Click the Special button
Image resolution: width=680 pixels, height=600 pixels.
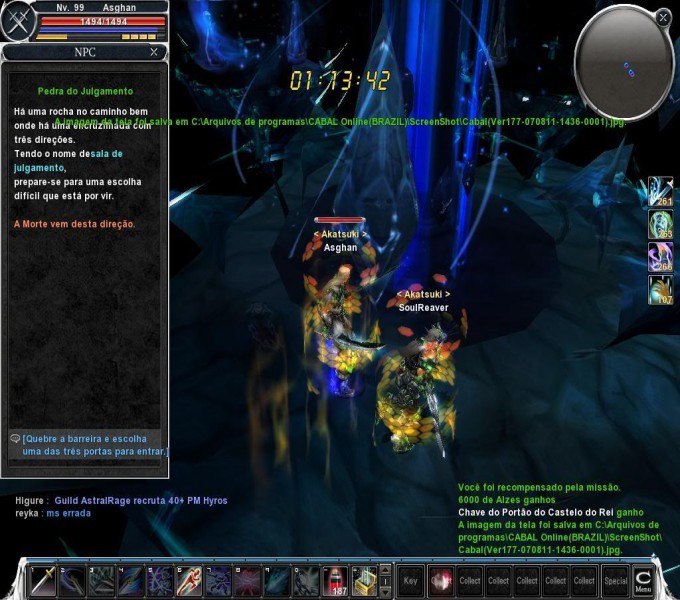[x=616, y=581]
